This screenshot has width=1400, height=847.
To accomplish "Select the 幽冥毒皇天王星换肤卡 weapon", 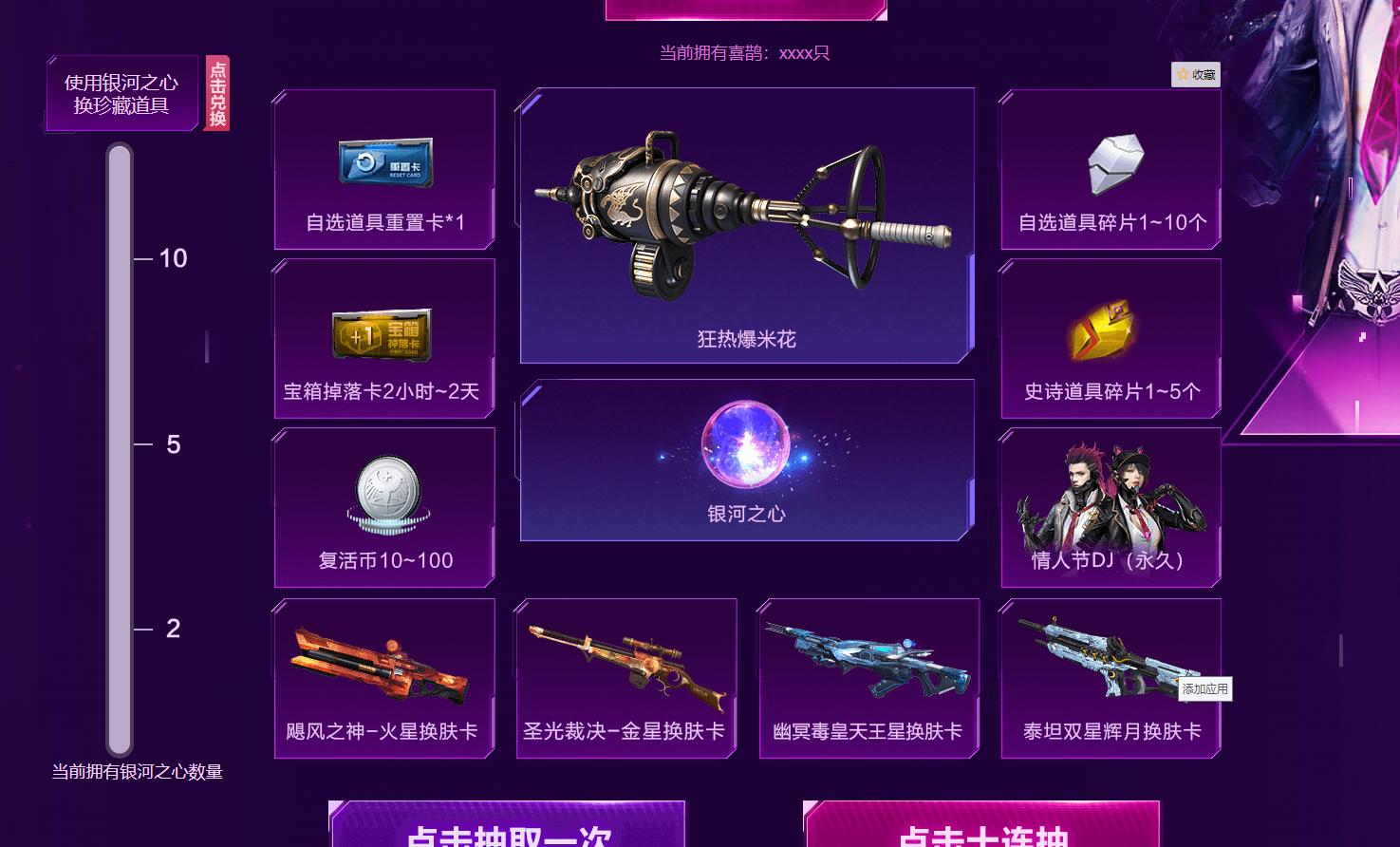I will [868, 662].
